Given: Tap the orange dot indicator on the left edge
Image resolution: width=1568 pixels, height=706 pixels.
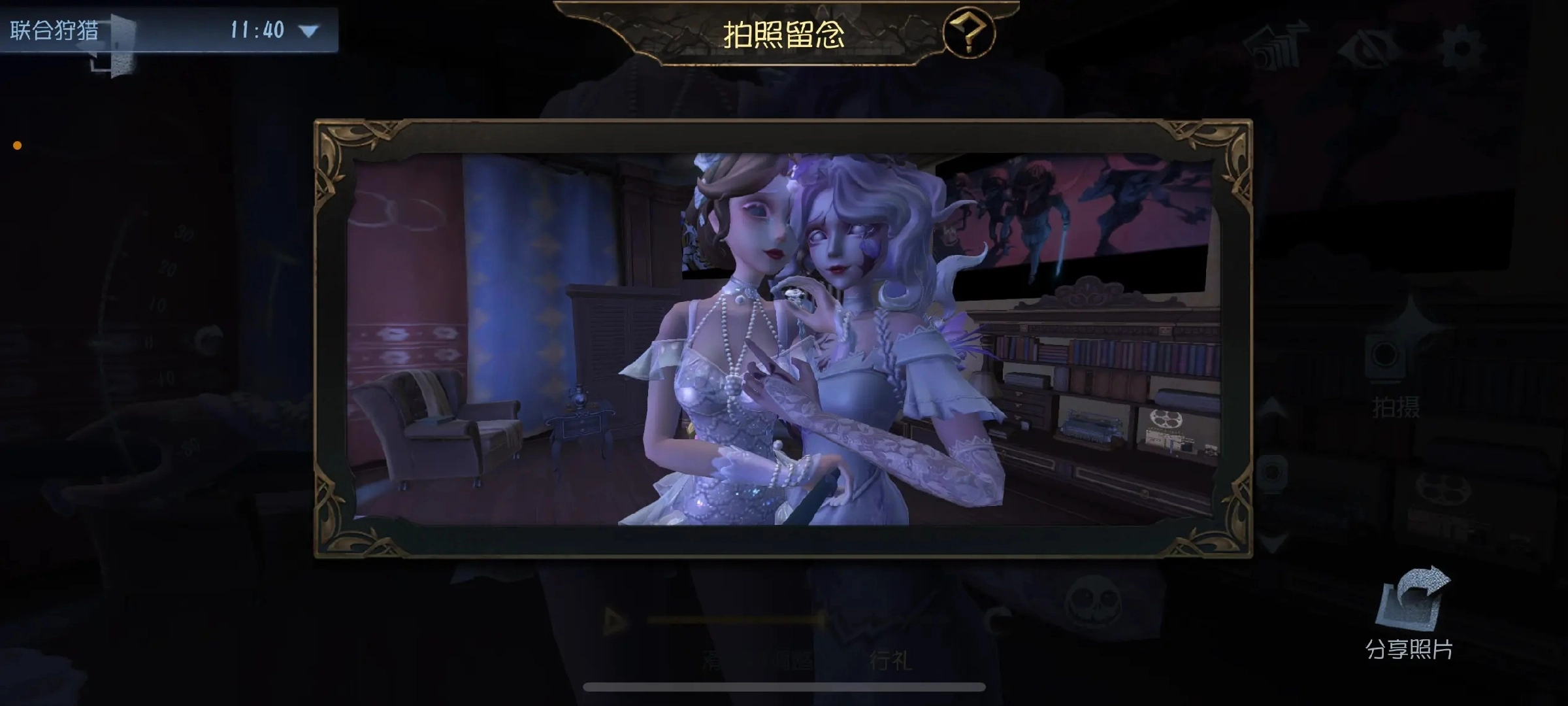Looking at the screenshot, I should point(16,145).
